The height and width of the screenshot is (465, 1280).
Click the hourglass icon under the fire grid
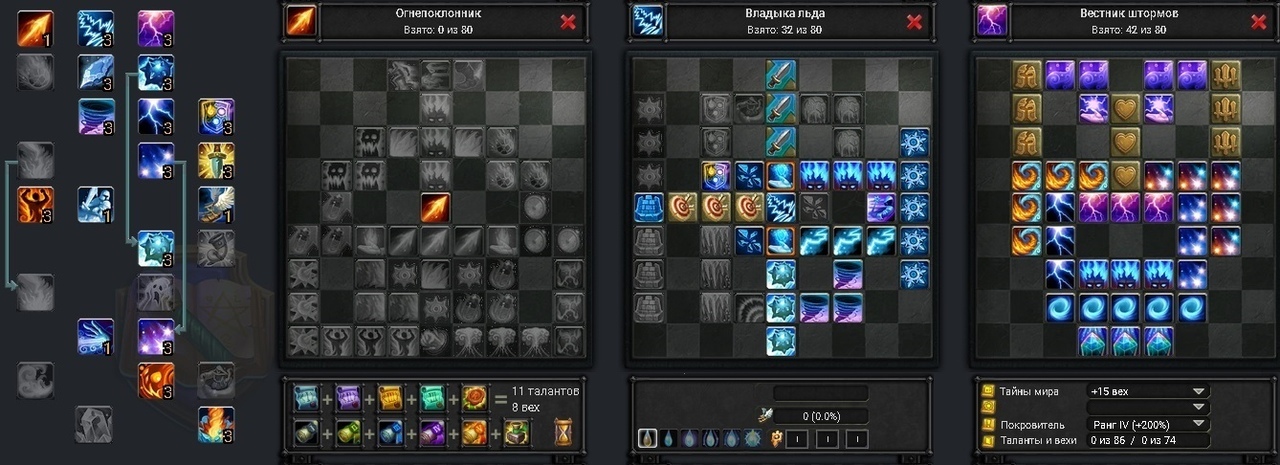pyautogui.click(x=565, y=432)
